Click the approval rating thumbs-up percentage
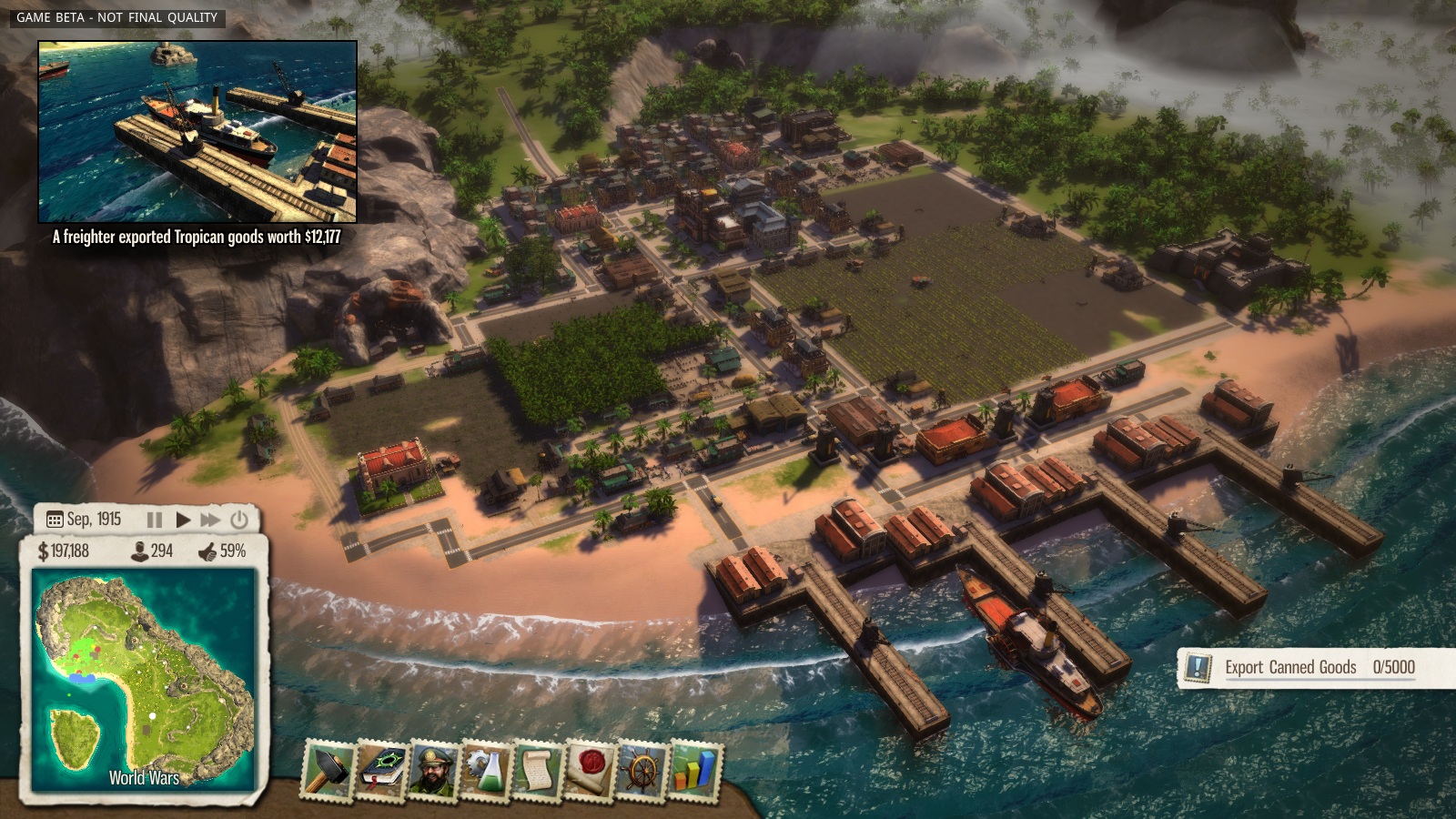 [x=224, y=551]
